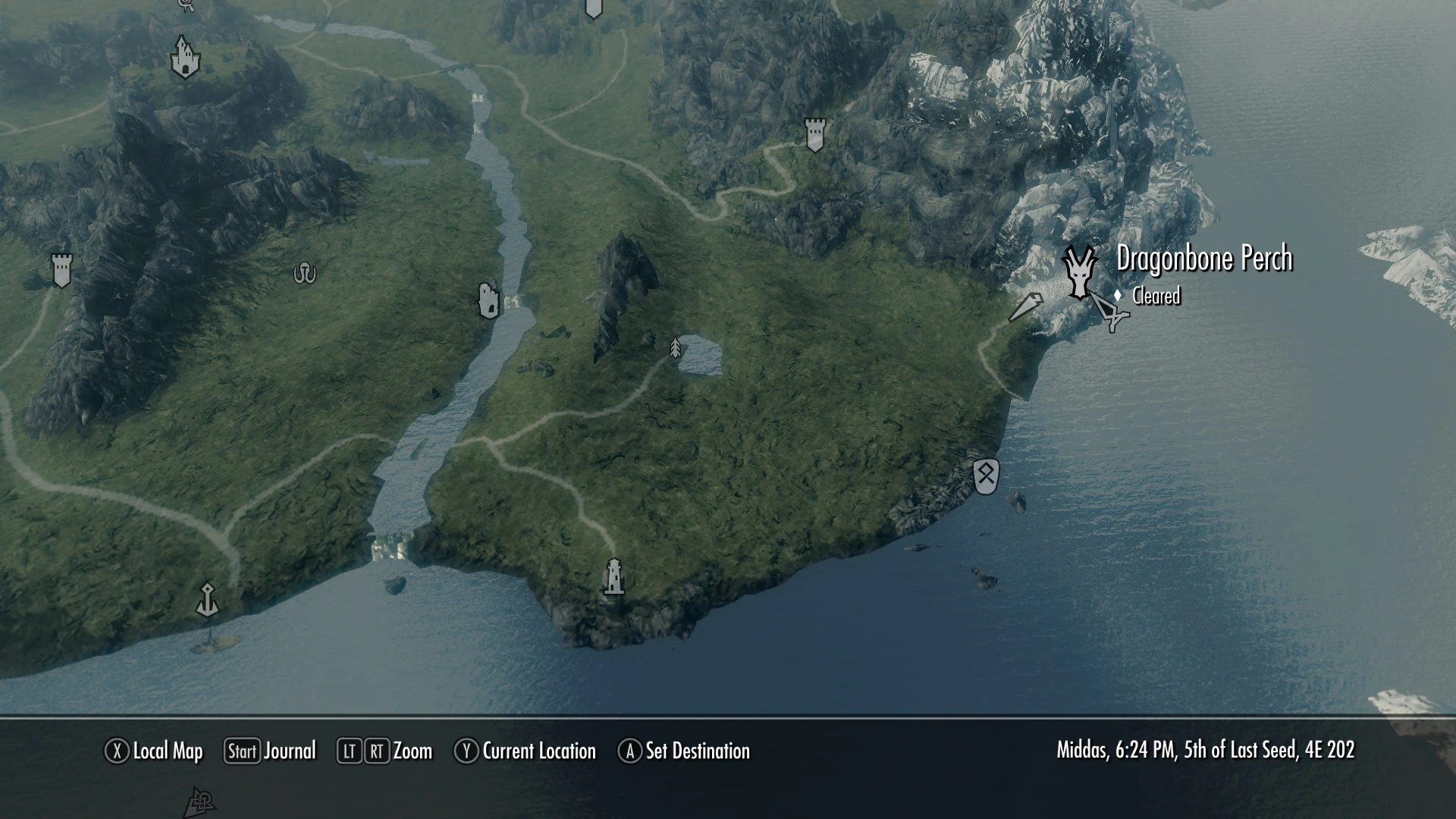Click the castle city map marker
Viewport: 1456px width, 819px height.
tap(184, 58)
